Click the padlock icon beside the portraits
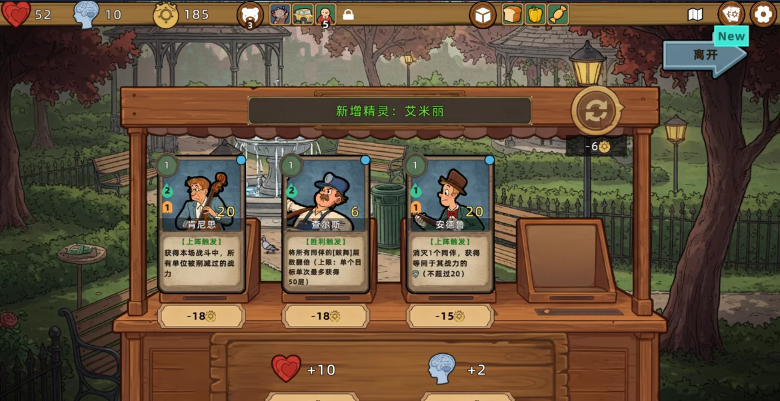Screen dimensions: 780x401 [x=348, y=15]
